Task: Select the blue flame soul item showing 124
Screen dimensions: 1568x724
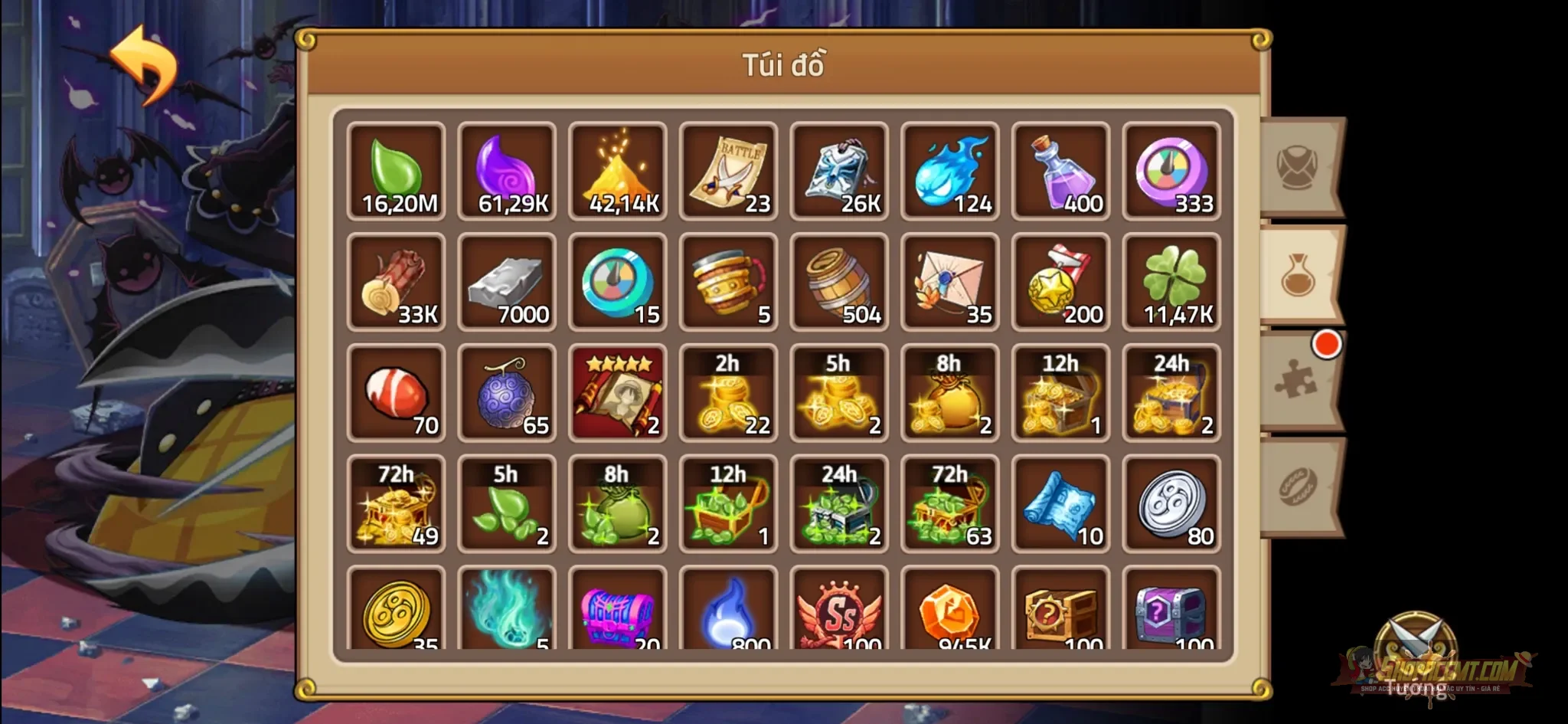Action: point(949,169)
